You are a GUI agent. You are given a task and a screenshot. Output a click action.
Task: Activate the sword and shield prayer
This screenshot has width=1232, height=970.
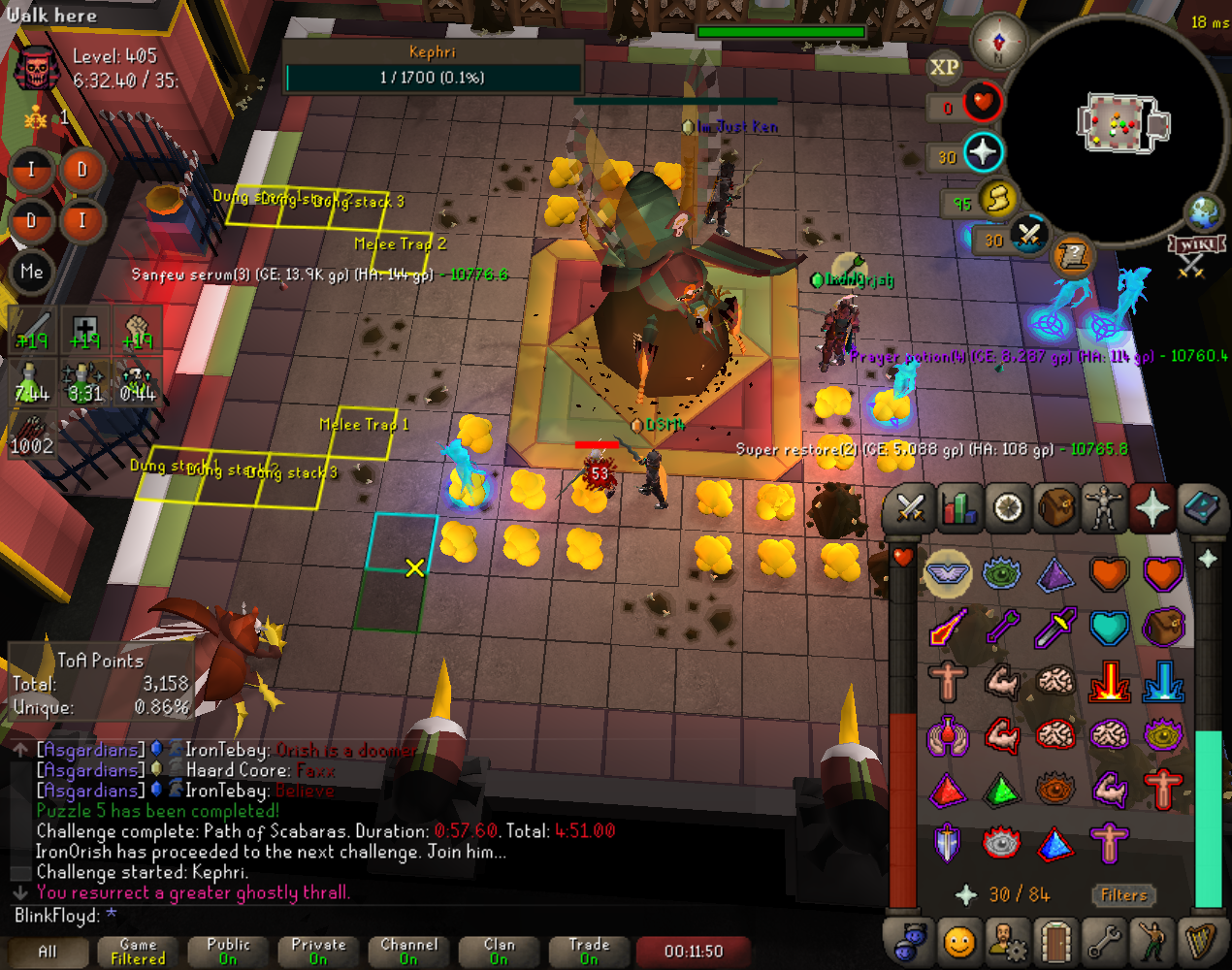pos(948,843)
